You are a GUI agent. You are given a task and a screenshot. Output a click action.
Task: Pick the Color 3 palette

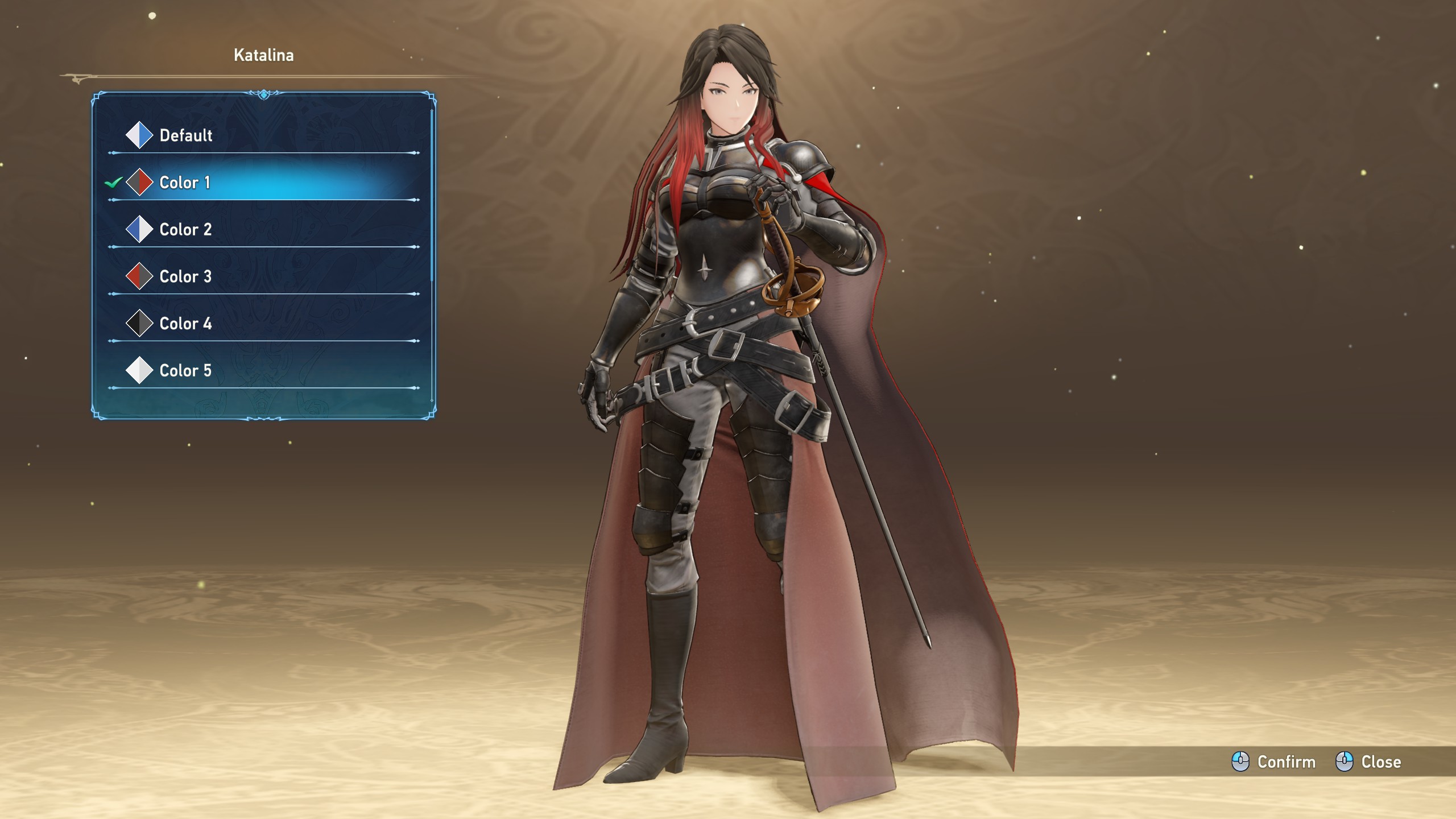(185, 277)
